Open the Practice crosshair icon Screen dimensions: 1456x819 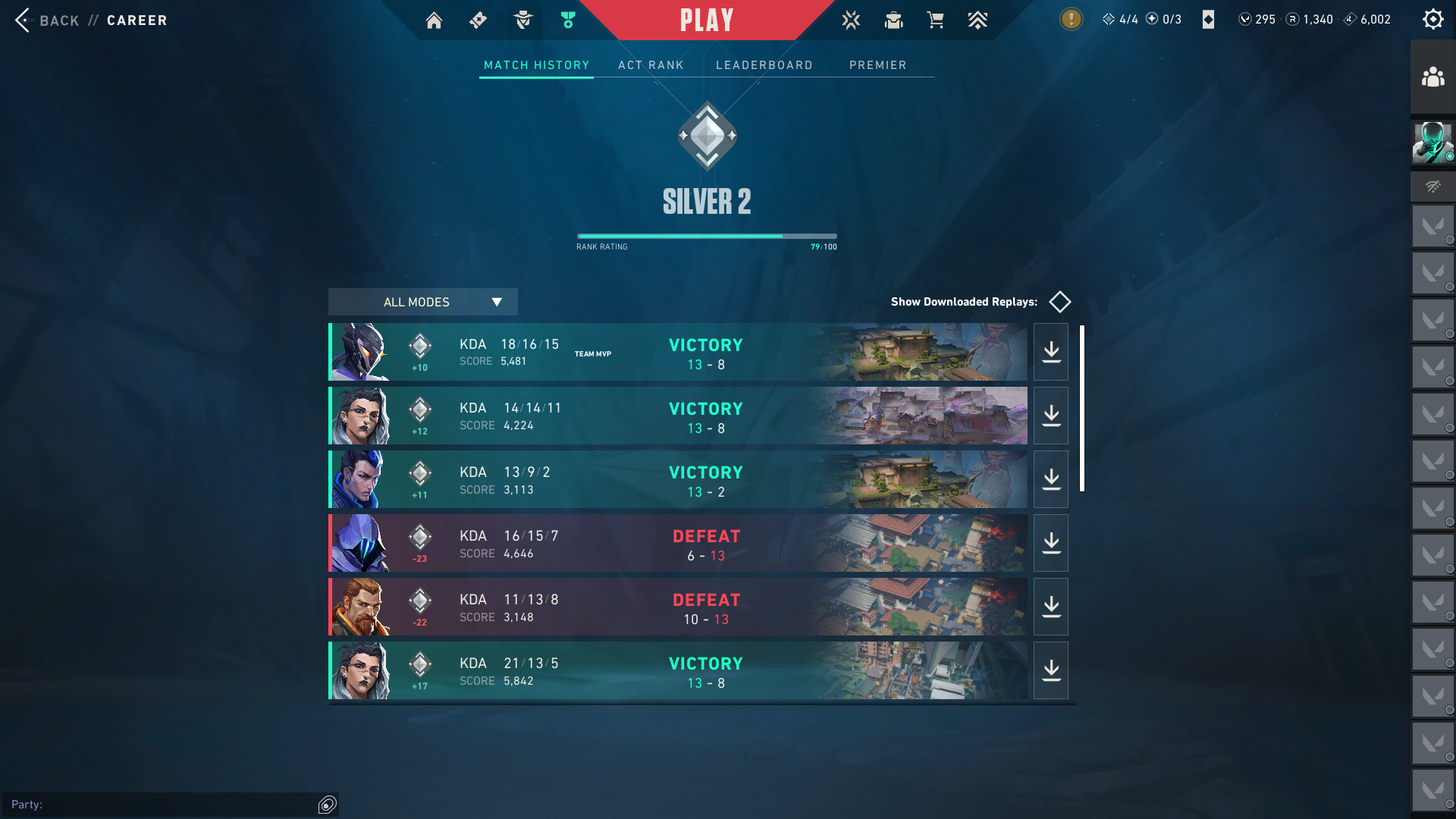click(851, 20)
